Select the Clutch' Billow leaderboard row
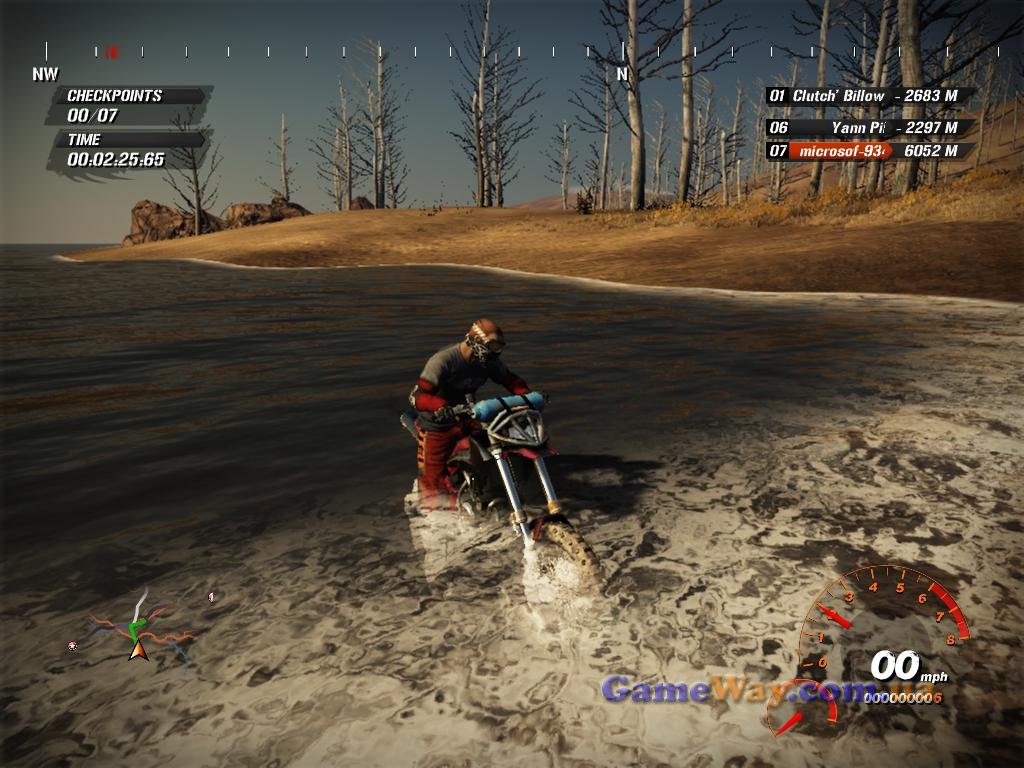The height and width of the screenshot is (768, 1024). [x=869, y=96]
